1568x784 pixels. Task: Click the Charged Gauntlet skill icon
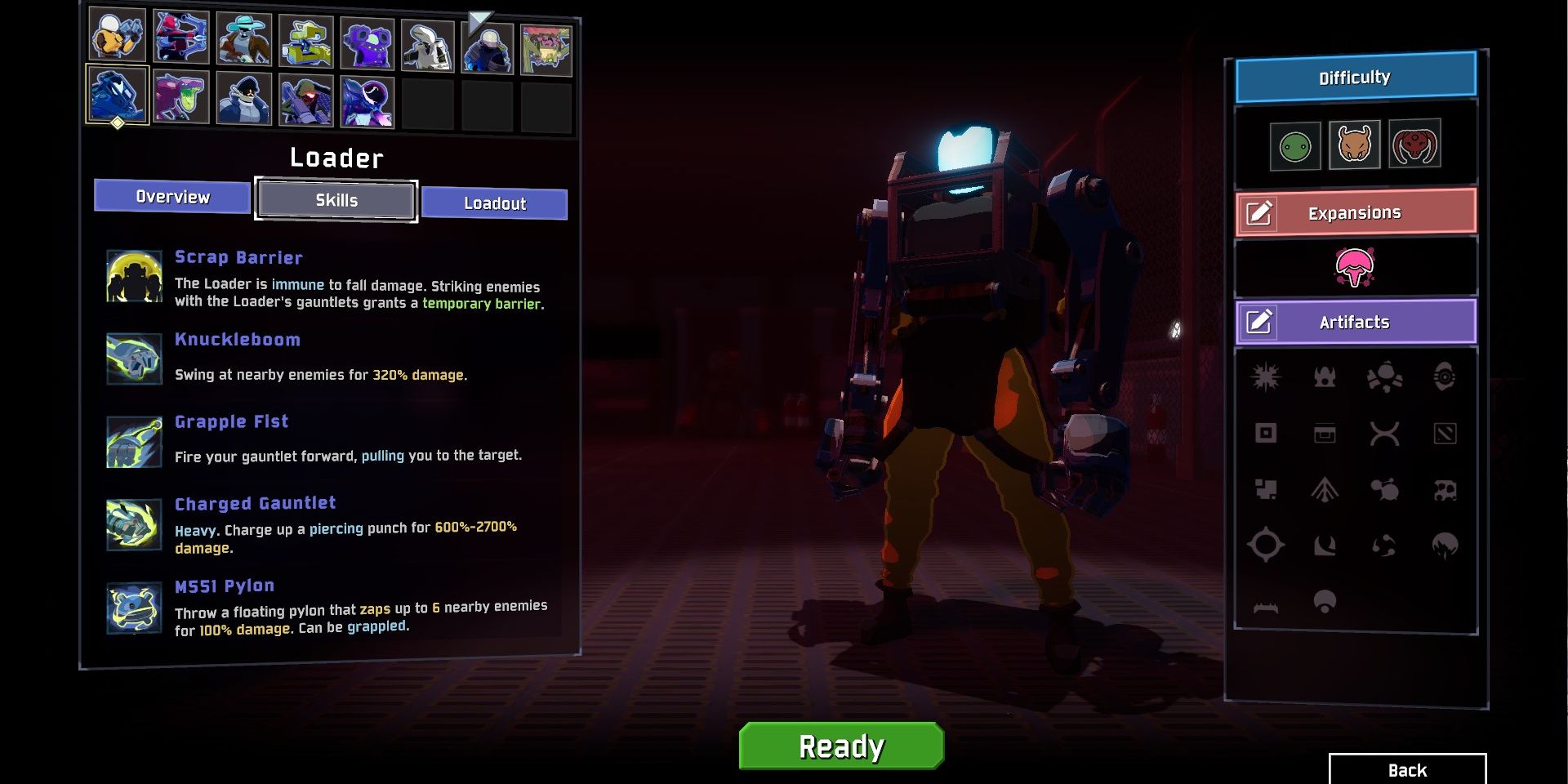click(134, 523)
